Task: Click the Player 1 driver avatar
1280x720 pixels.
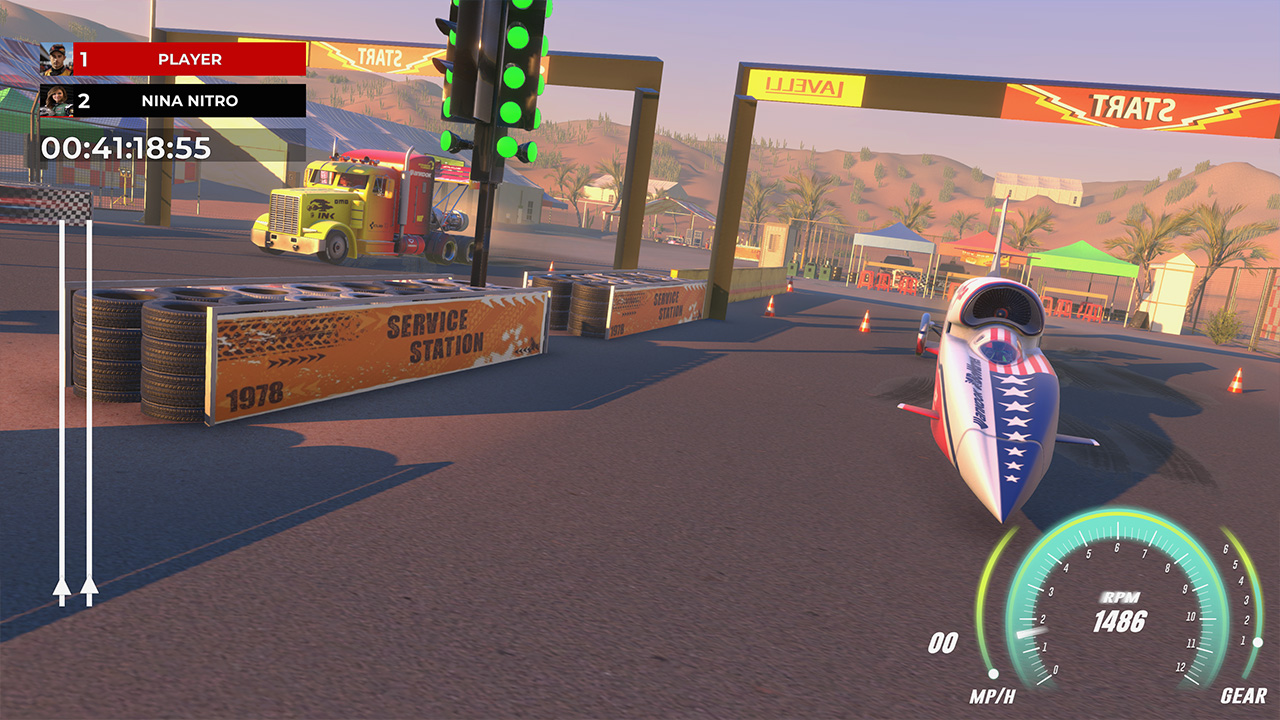Action: 56,59
